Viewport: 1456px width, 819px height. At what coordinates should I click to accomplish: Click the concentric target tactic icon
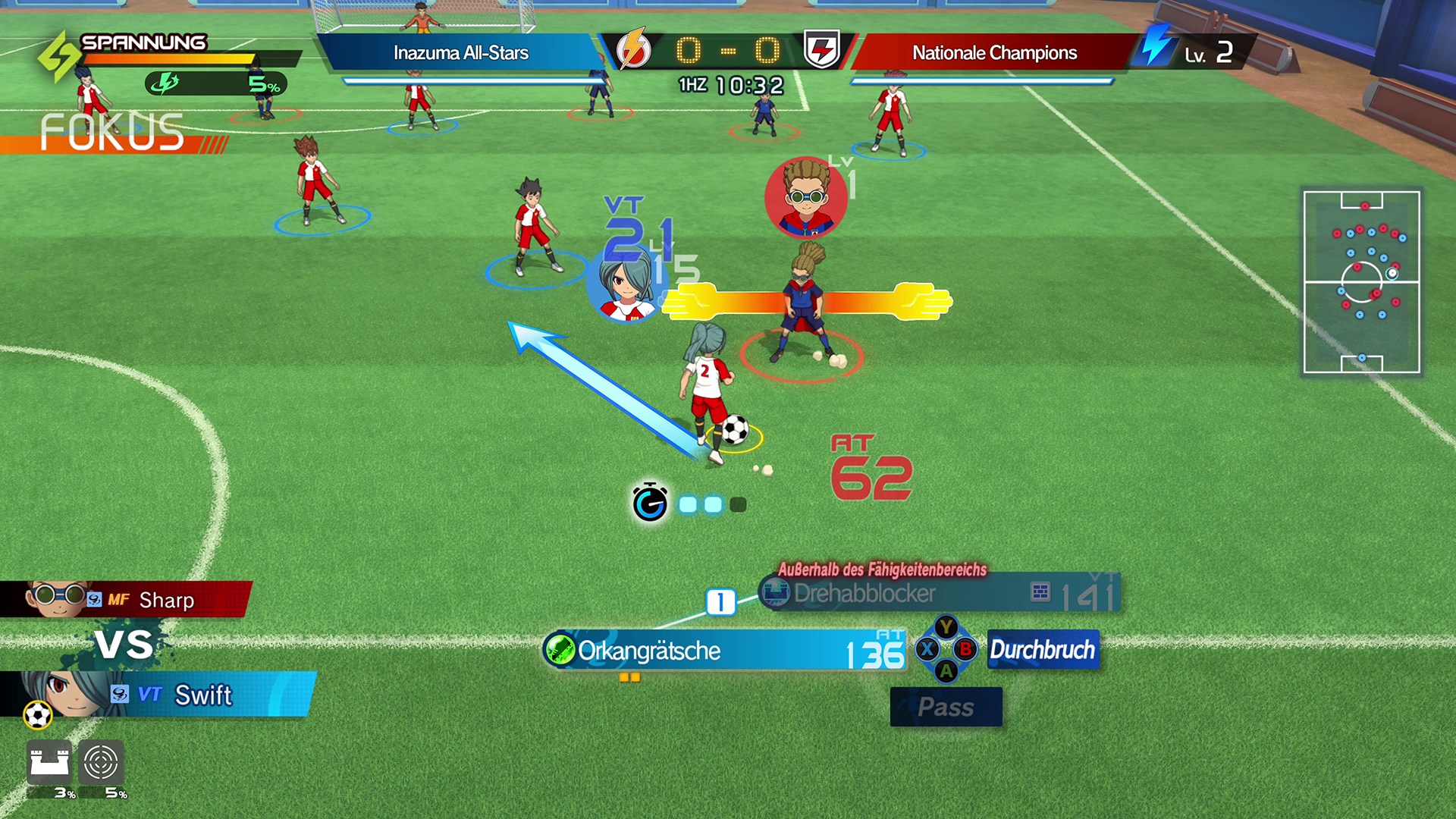pyautogui.click(x=101, y=762)
